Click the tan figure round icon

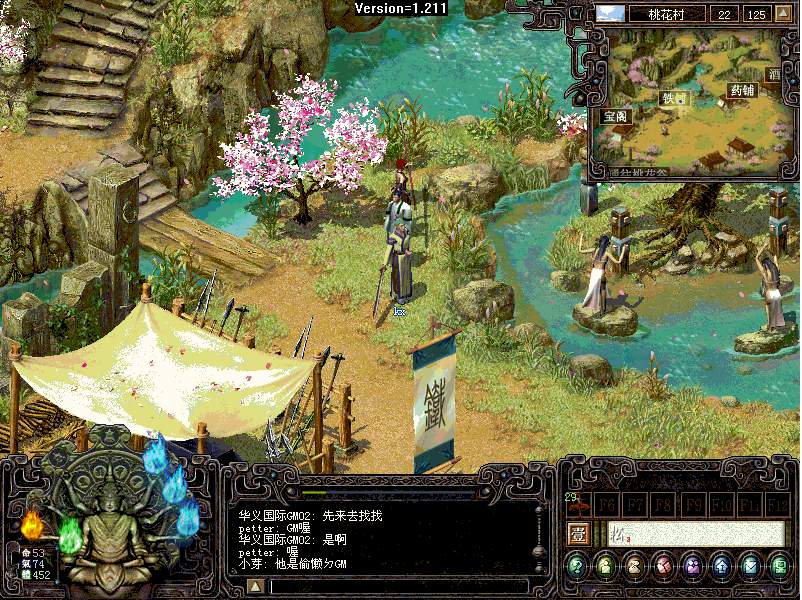pos(635,567)
